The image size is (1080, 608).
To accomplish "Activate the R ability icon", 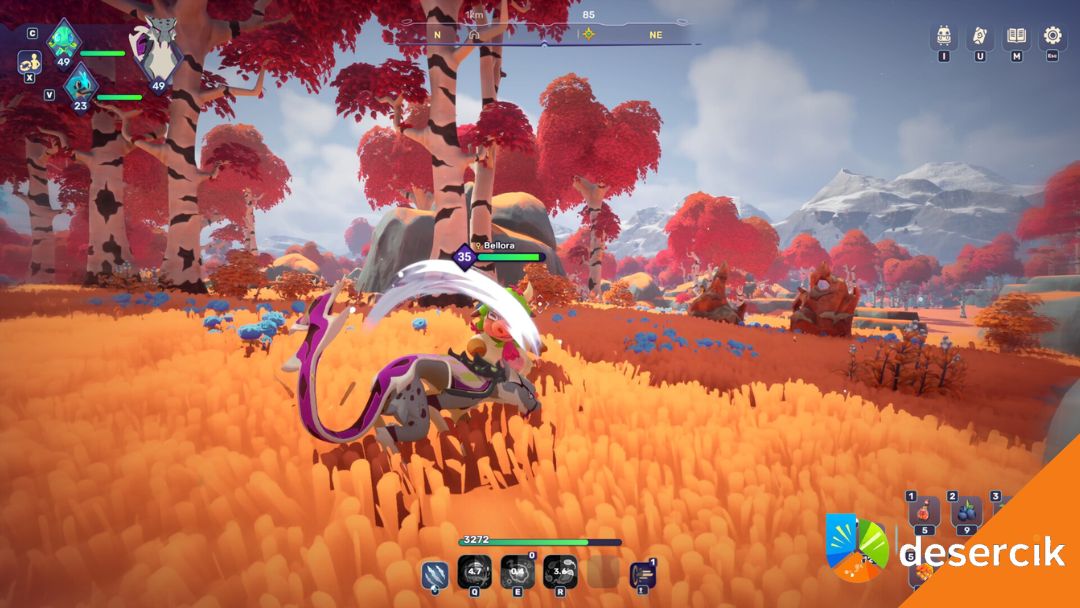I will click(560, 572).
